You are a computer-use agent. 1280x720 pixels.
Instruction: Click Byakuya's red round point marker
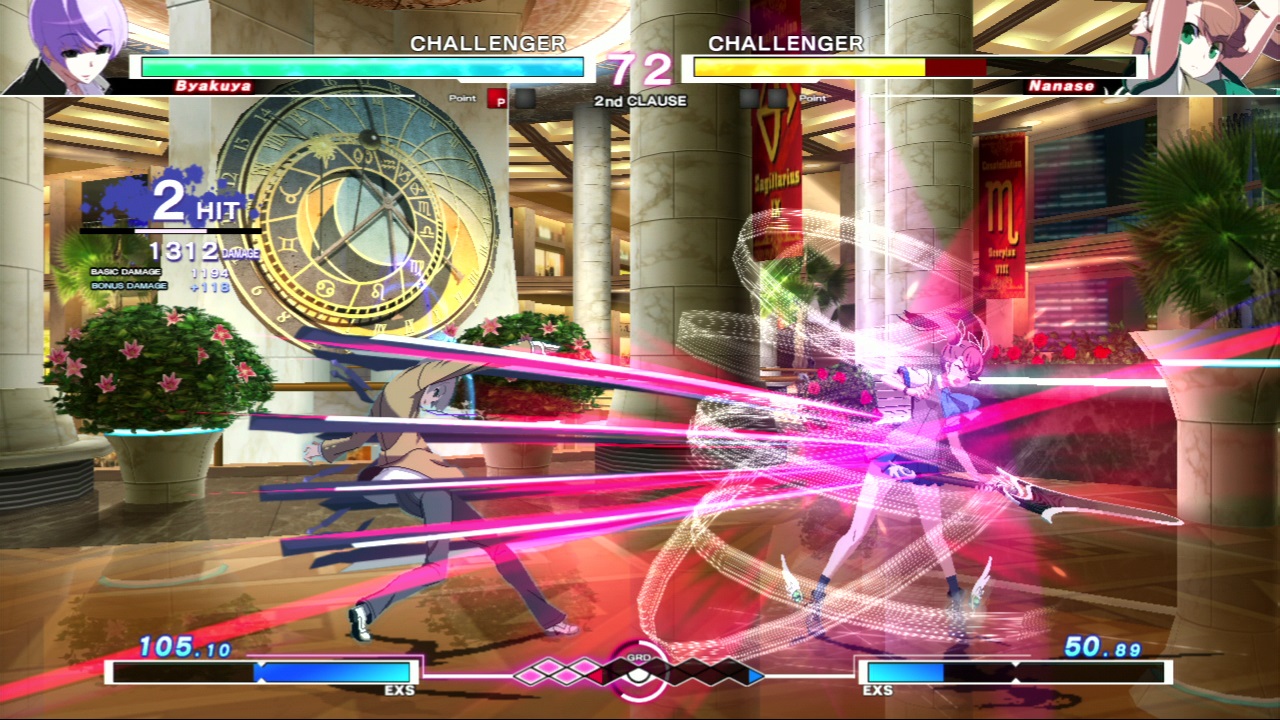pos(498,99)
